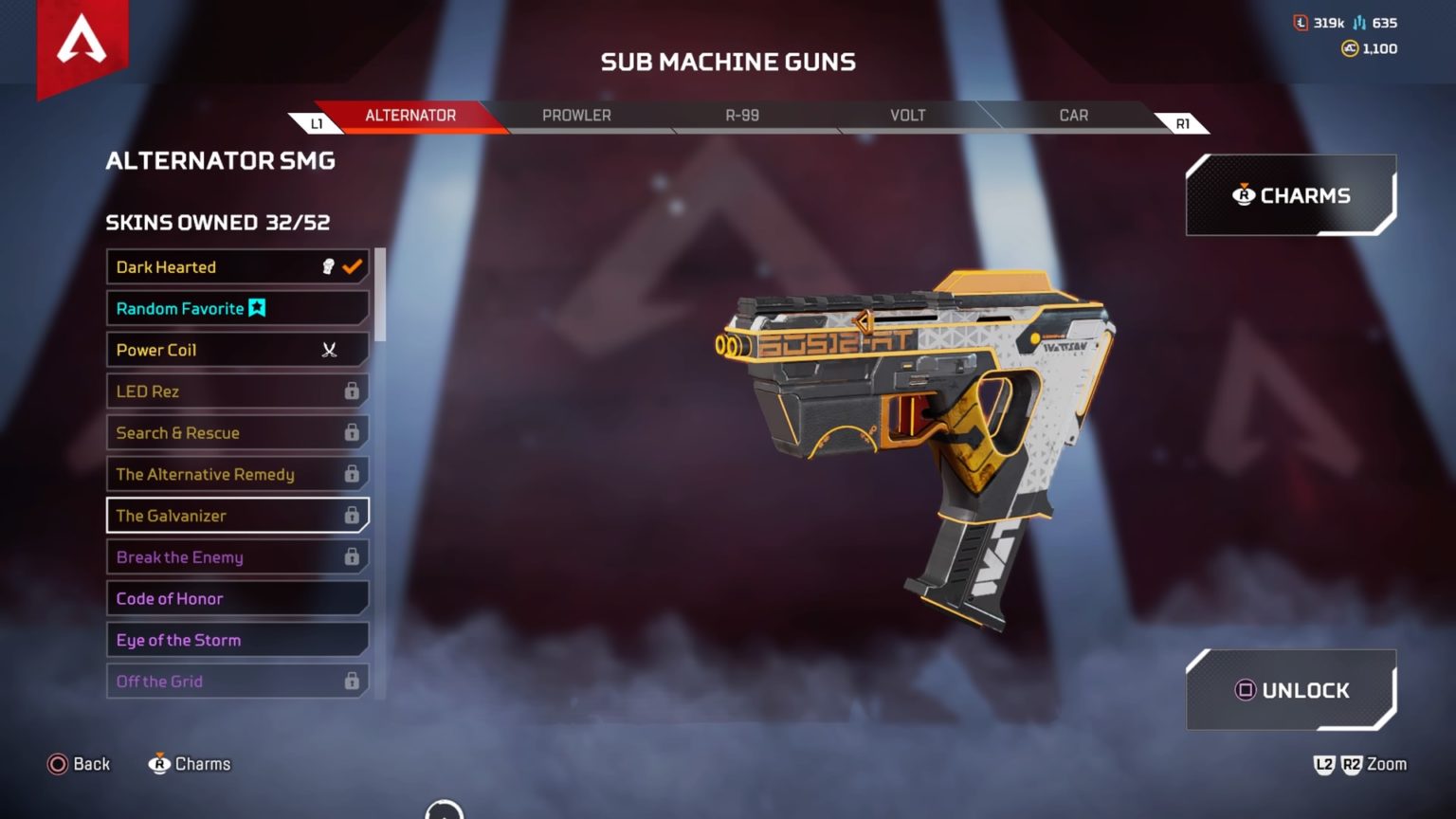The height and width of the screenshot is (819, 1456).
Task: Click the lock icon on The Galvanizer skin
Action: pos(353,515)
